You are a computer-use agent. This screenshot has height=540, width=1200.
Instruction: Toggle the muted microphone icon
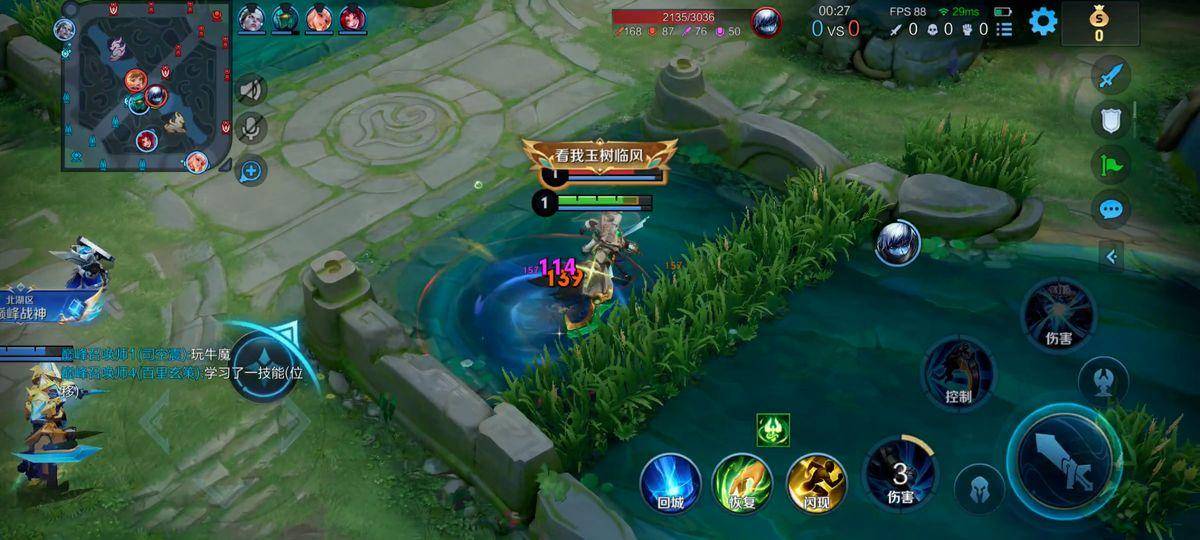[251, 128]
